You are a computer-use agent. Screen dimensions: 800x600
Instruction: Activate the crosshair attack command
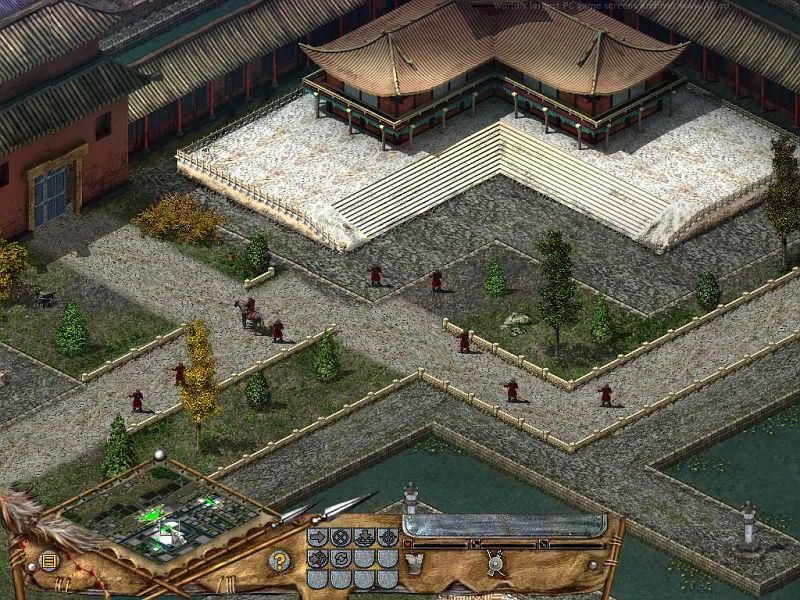(x=387, y=537)
